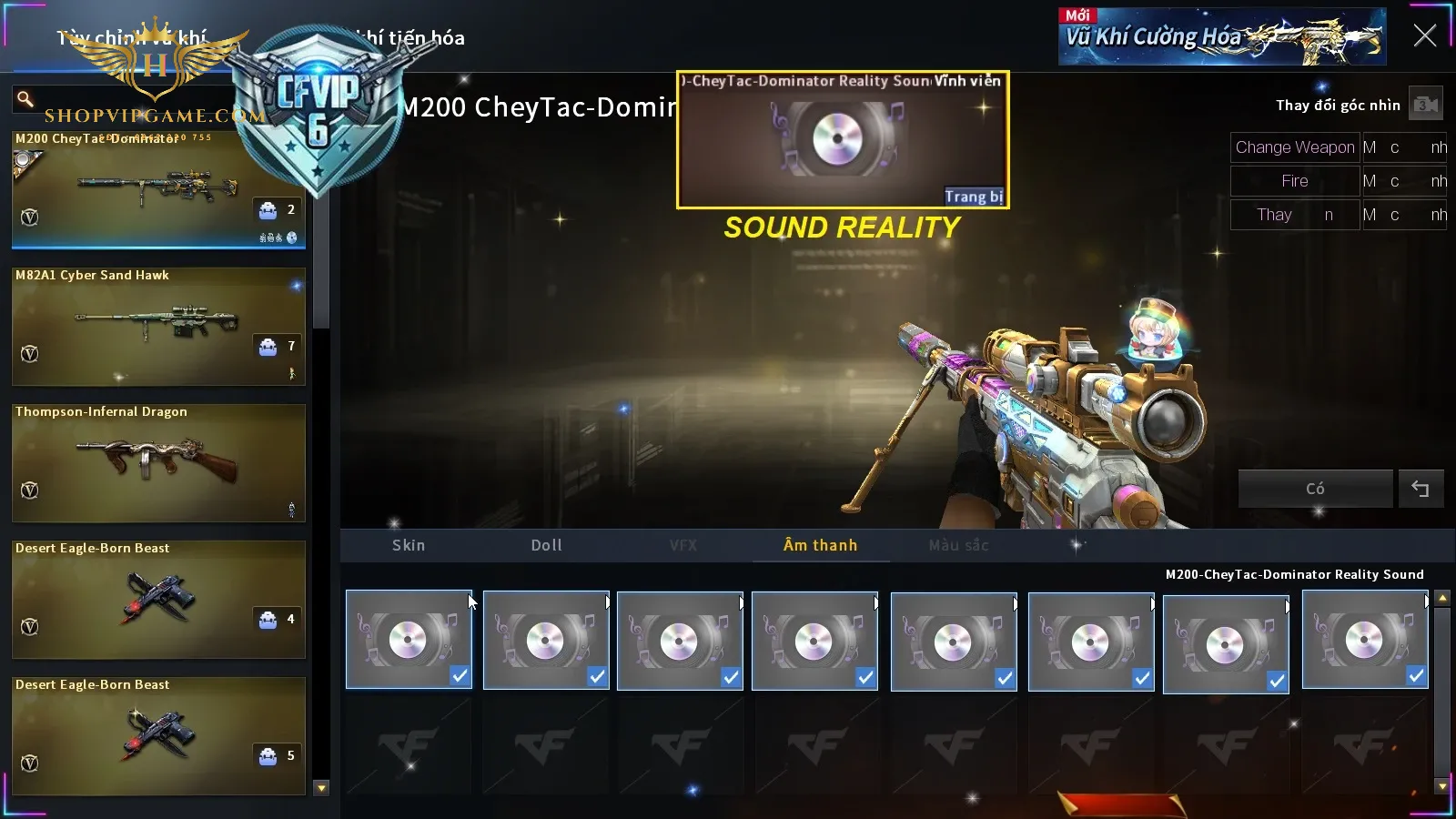The height and width of the screenshot is (819, 1456).
Task: Choose the M82A1 Cyber Sand Hawk
Action: pos(158,326)
